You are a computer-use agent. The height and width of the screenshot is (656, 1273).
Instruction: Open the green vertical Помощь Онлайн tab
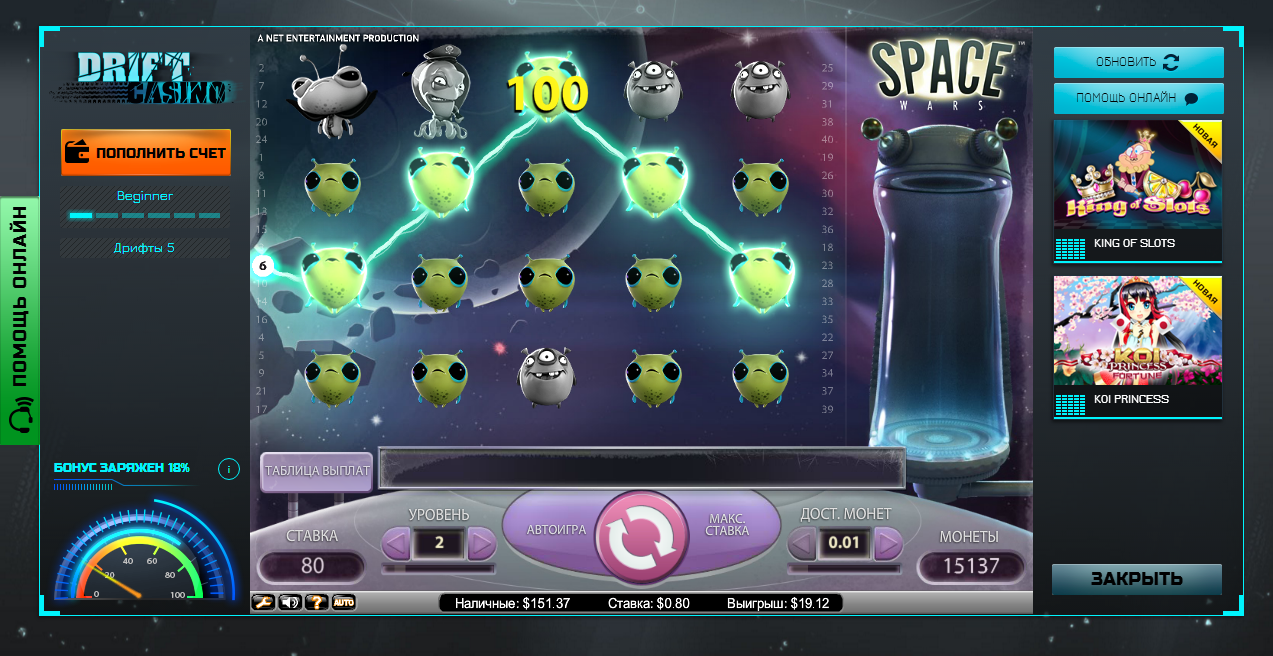20,320
